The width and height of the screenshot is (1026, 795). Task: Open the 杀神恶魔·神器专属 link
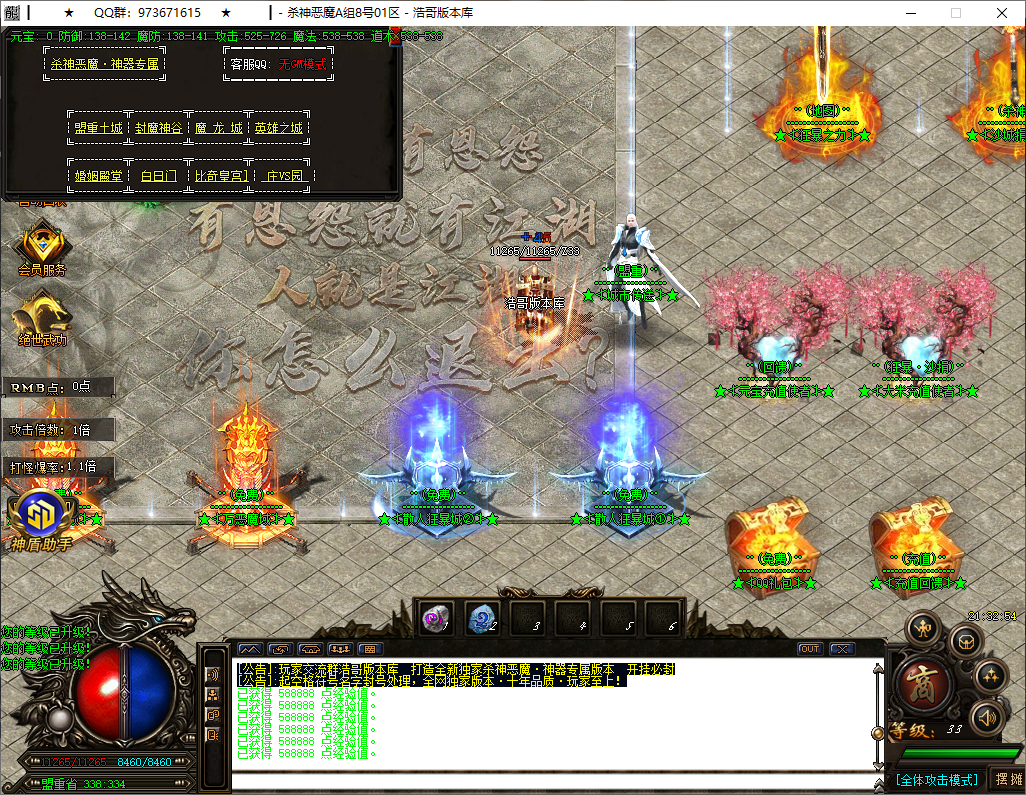(105, 64)
